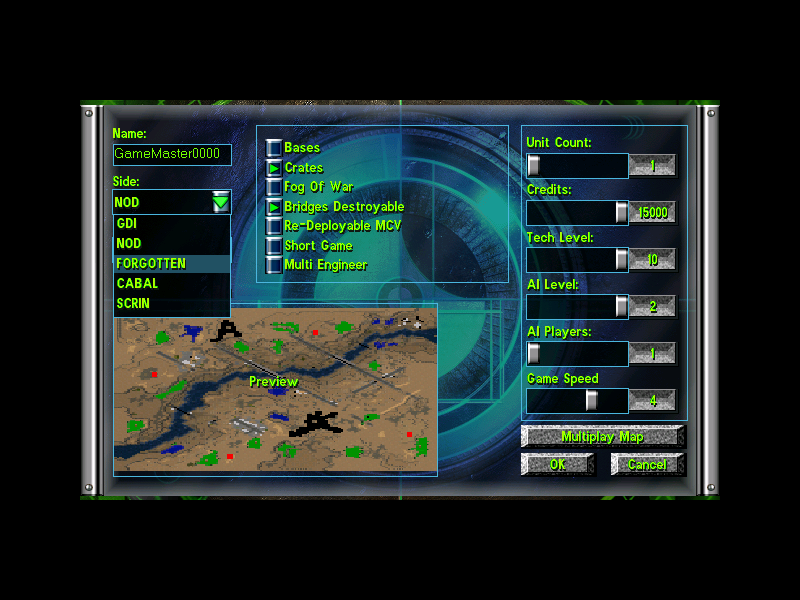Confirm settings with the OK button
This screenshot has width=800, height=600.
557,465
